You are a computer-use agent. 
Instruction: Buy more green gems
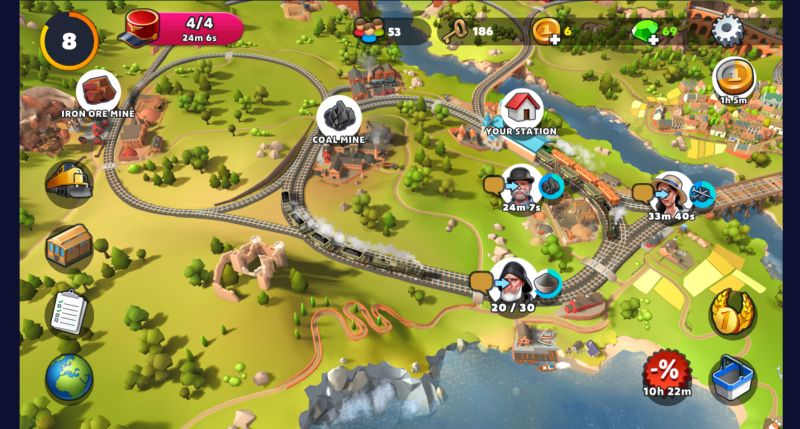pos(647,31)
